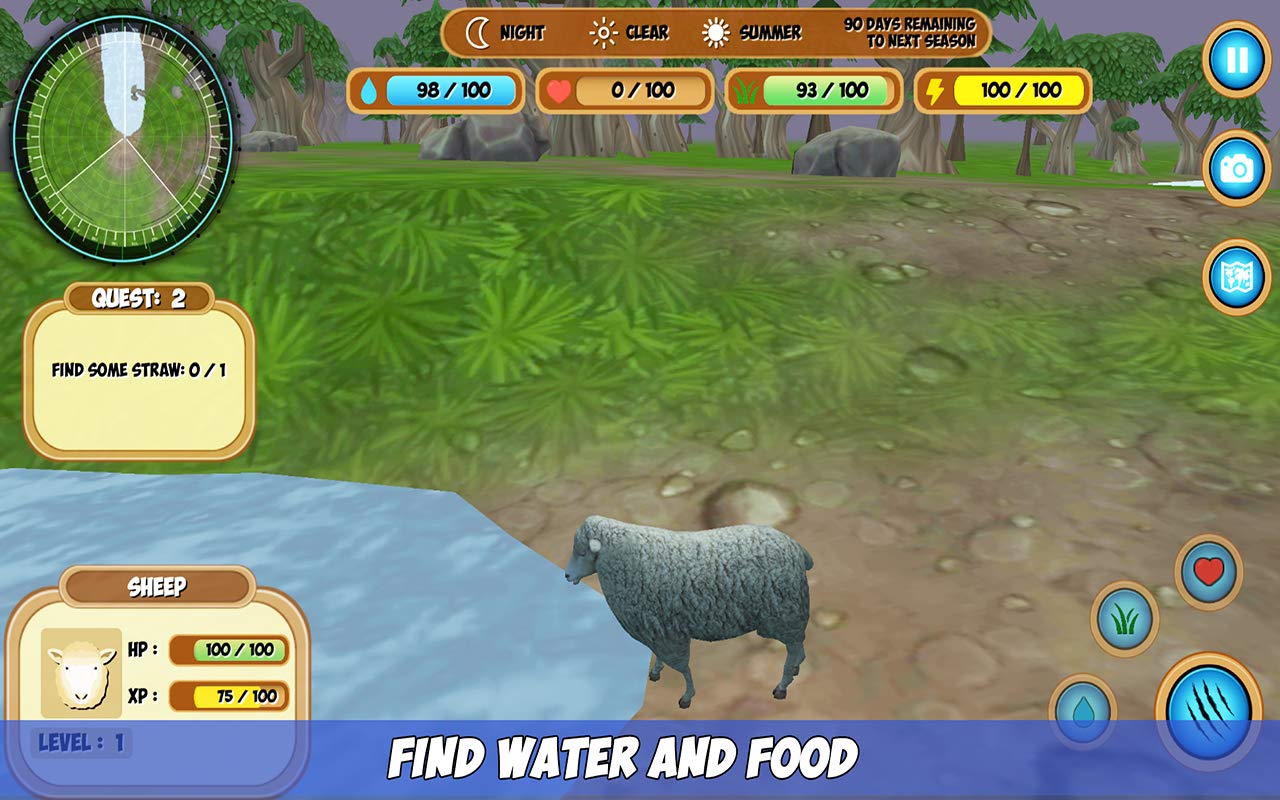Image resolution: width=1280 pixels, height=800 pixels.
Task: Click the moon Night indicator icon
Action: [478, 32]
